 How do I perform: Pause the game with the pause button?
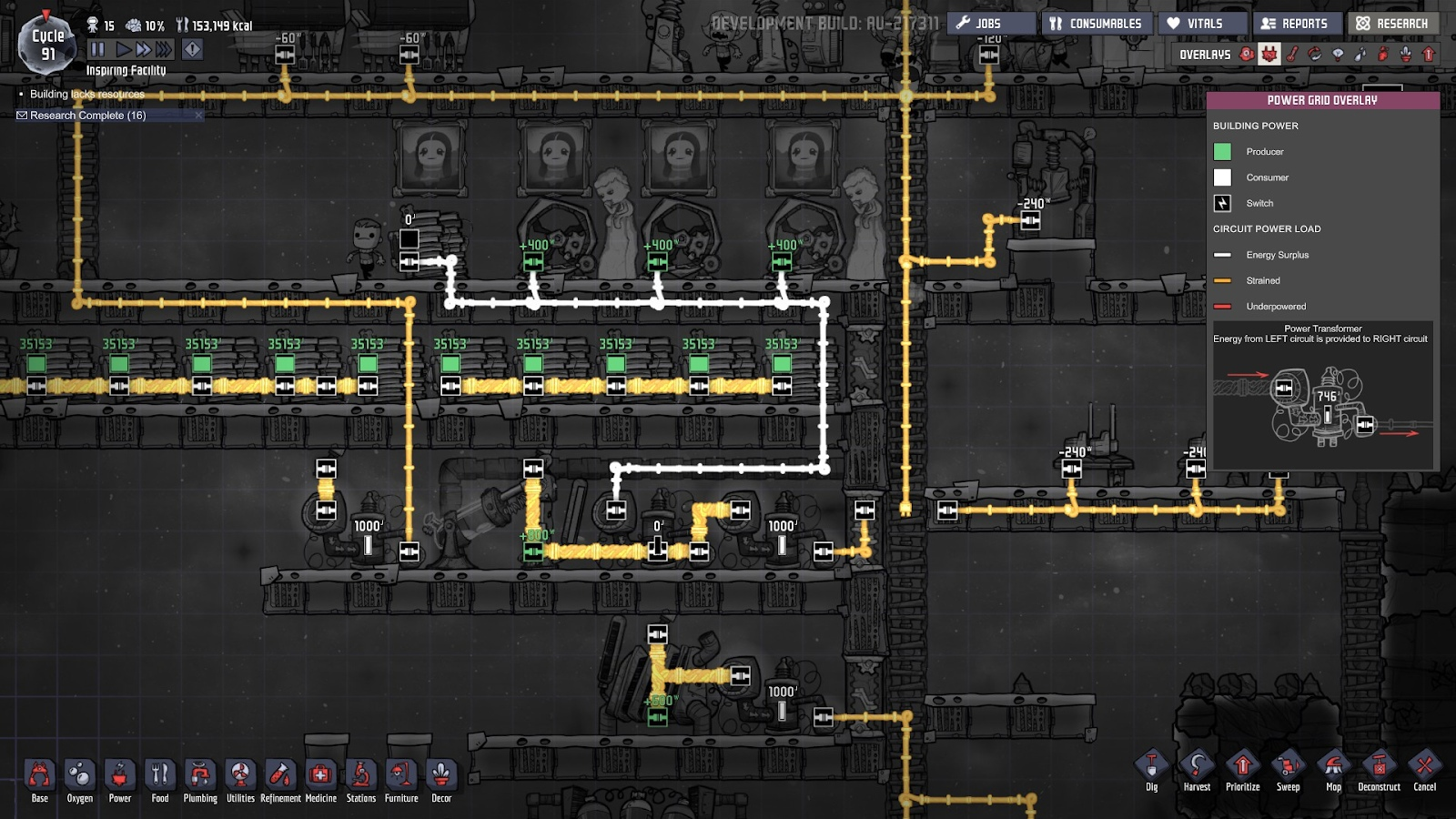click(98, 49)
